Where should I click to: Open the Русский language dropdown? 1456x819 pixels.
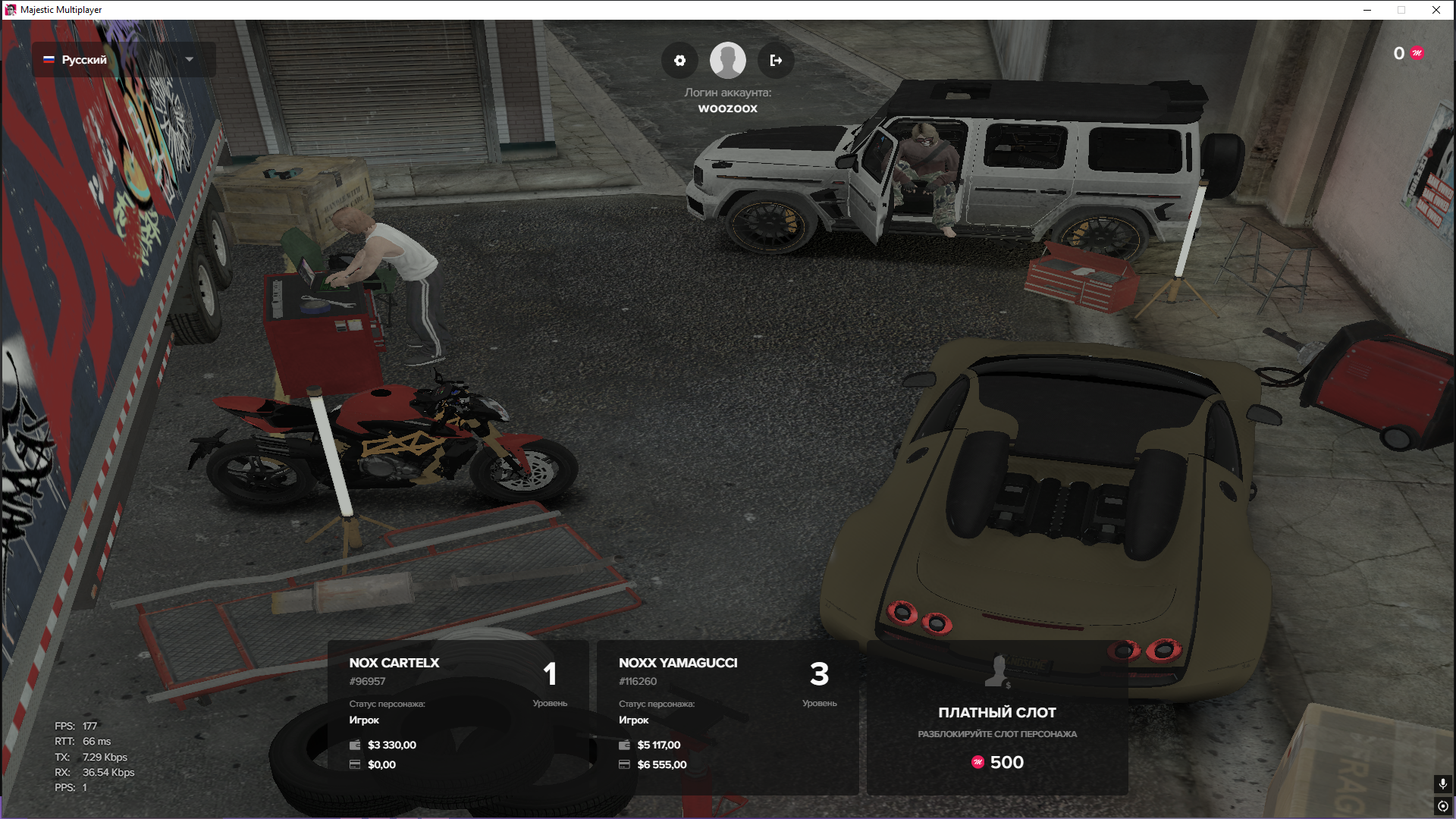point(123,59)
